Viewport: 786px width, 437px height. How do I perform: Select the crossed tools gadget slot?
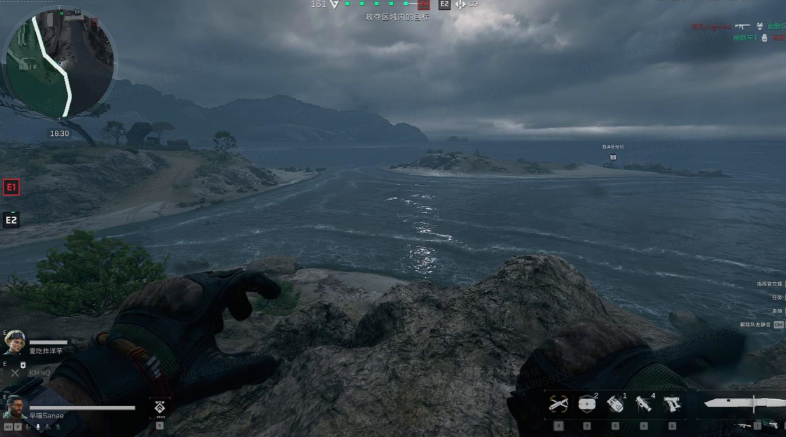click(561, 403)
